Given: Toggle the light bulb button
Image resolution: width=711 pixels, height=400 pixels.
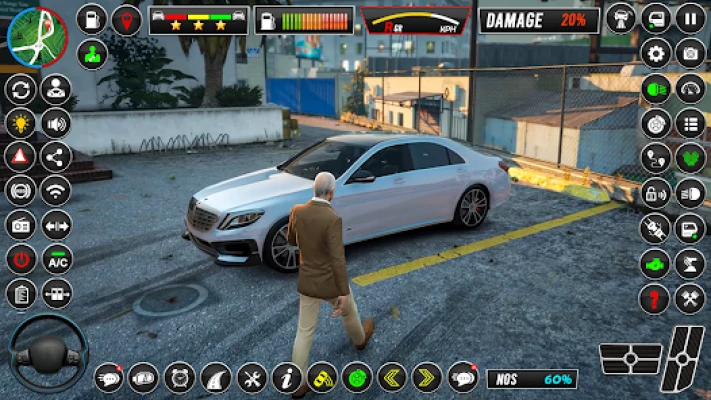Looking at the screenshot, I should pyautogui.click(x=20, y=123).
